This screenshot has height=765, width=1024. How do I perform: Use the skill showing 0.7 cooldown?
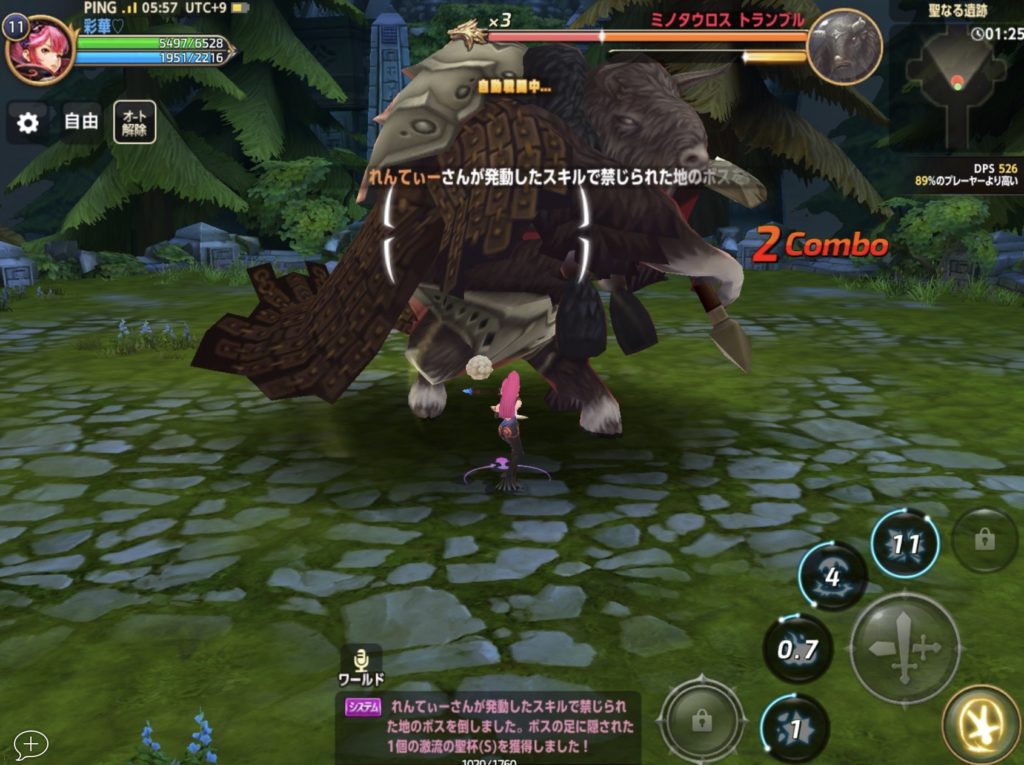coord(798,649)
